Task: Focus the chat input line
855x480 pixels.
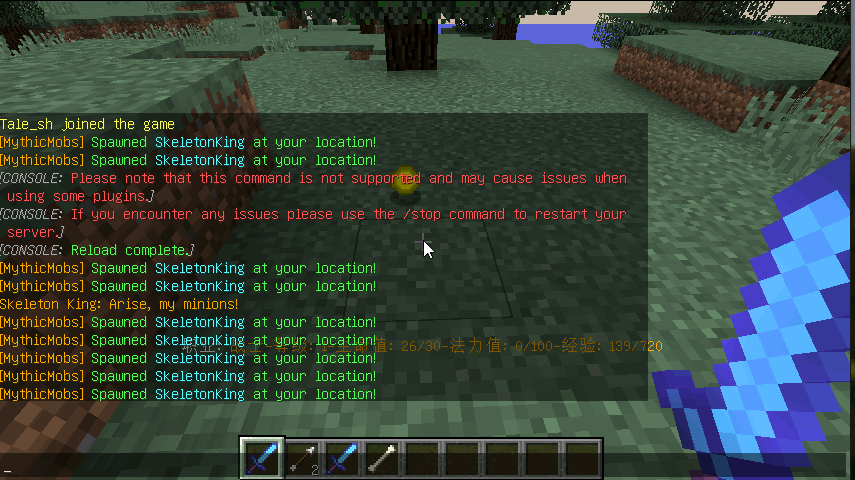Action: [120, 469]
